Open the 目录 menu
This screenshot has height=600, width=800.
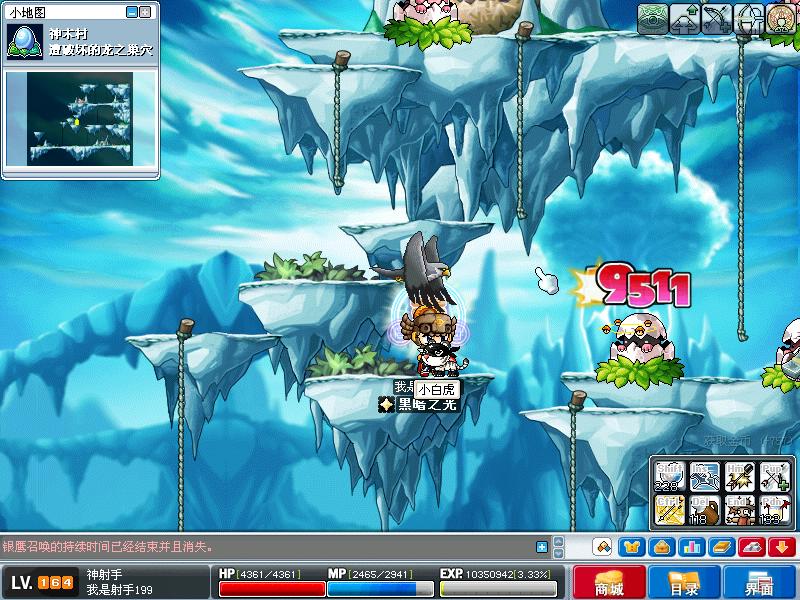coord(684,583)
